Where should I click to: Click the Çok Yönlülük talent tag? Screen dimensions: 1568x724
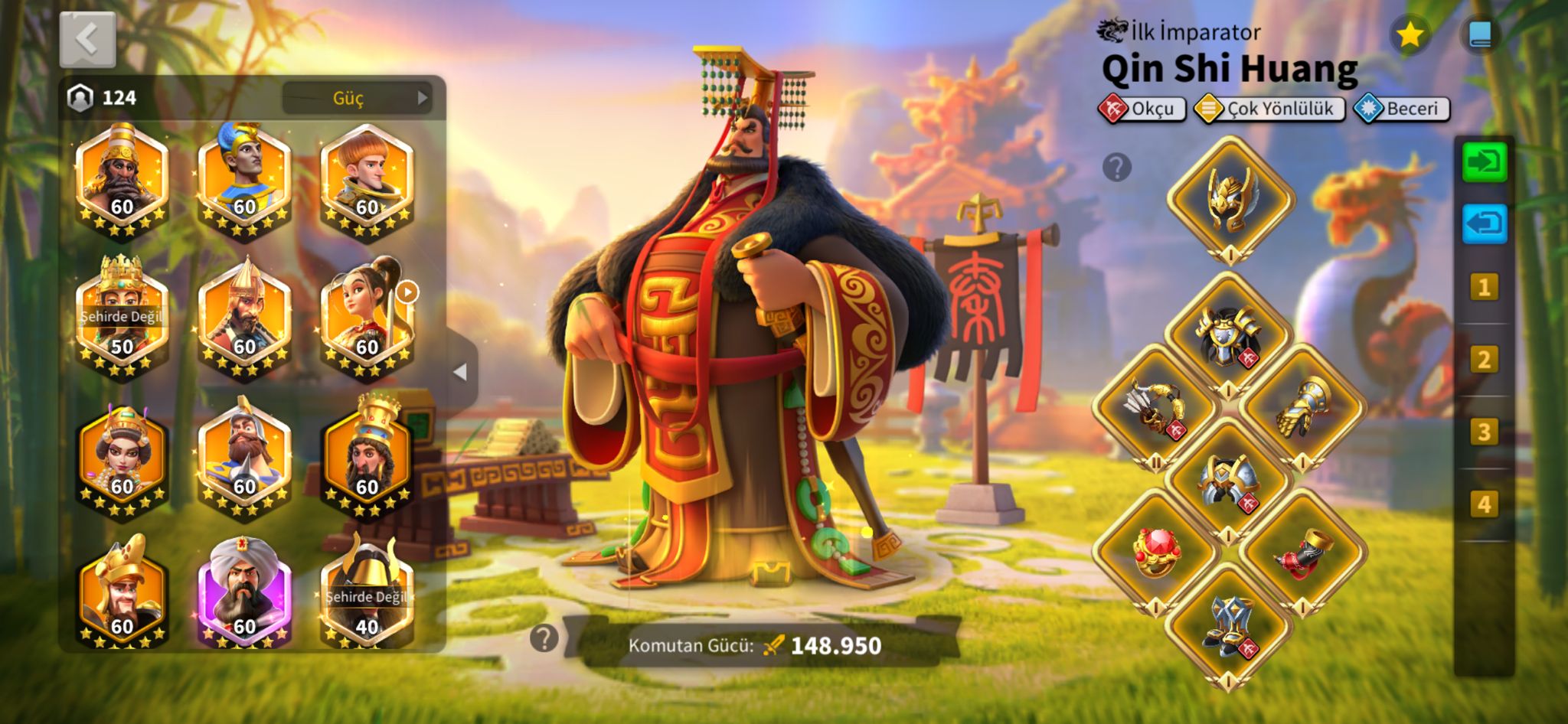pyautogui.click(x=1269, y=109)
